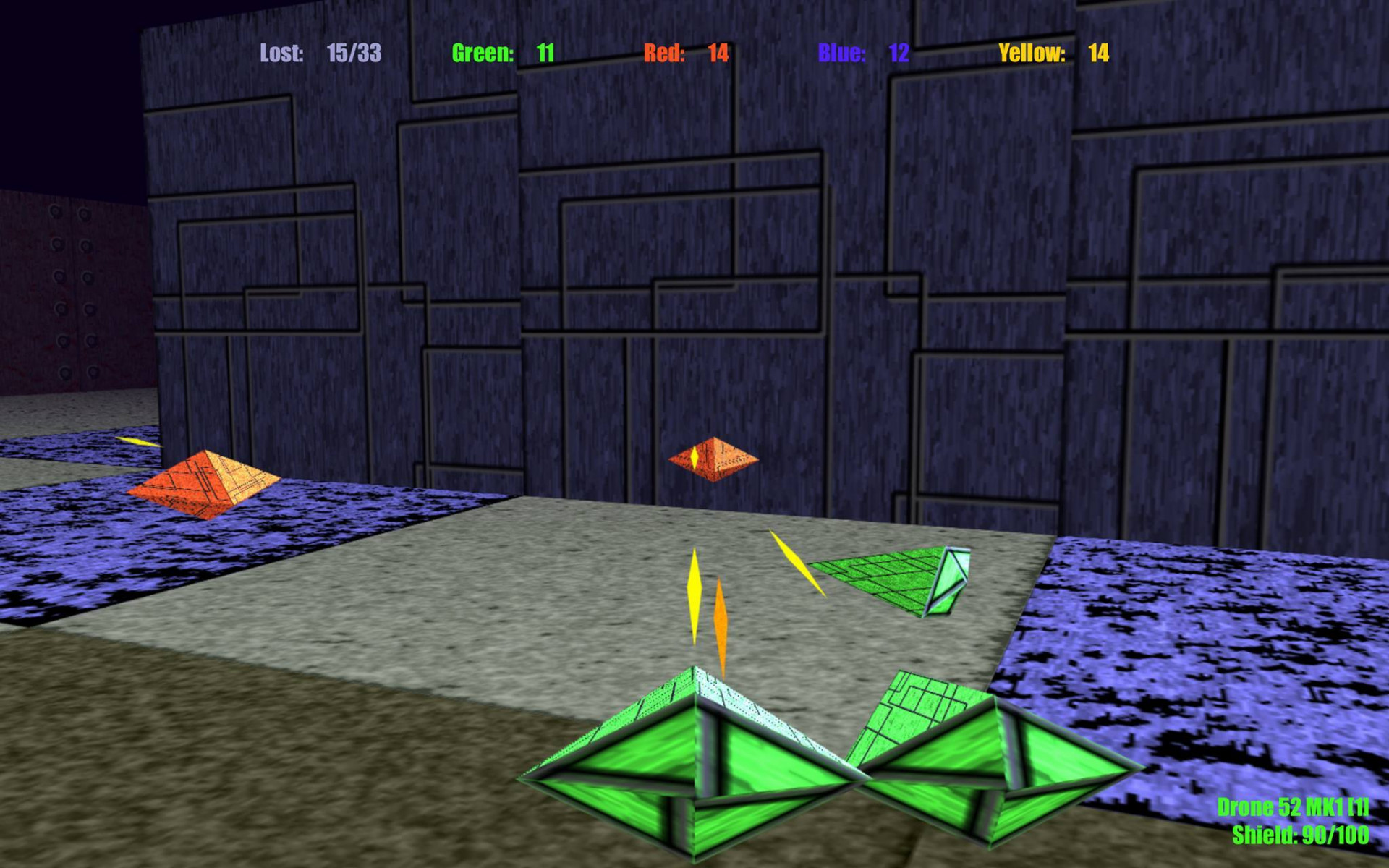The image size is (1389, 868).
Task: Click the Blue counter showing 12
Action: 897,52
